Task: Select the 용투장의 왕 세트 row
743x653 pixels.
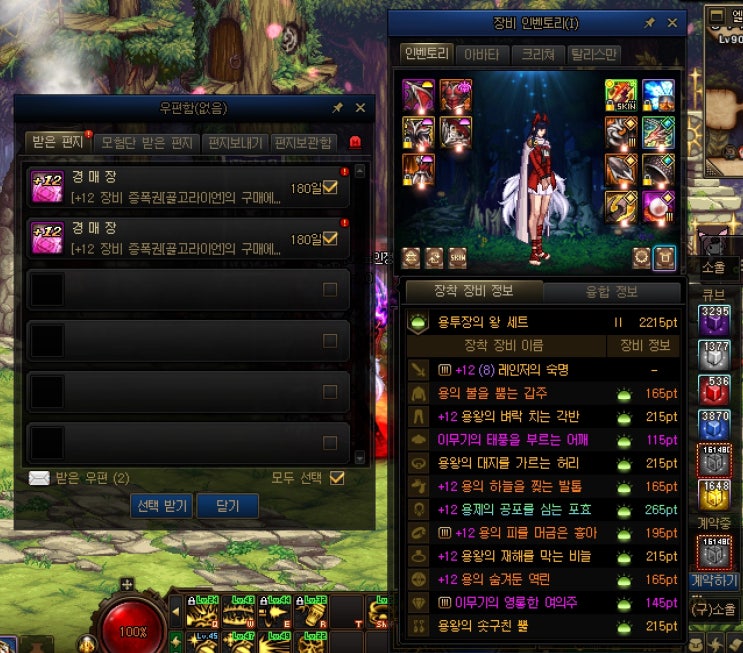Action: click(x=543, y=323)
